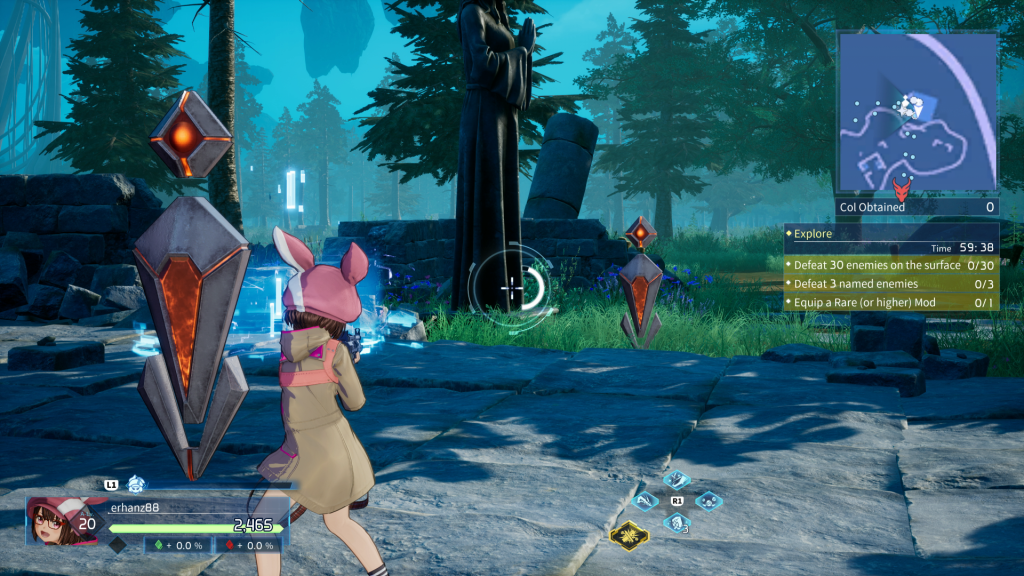
Task: Open the minimap in the corner
Action: (917, 112)
